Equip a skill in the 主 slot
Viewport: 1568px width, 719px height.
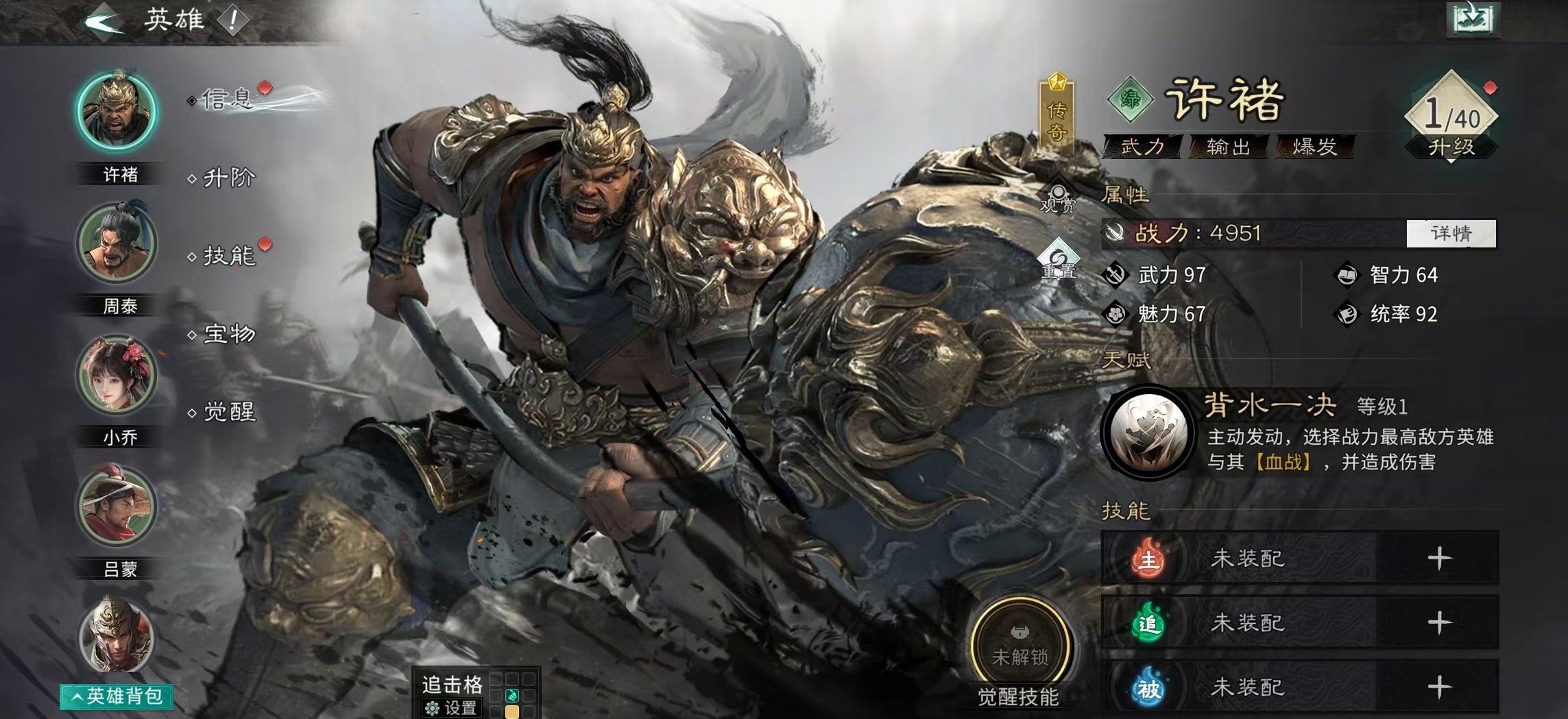1439,559
